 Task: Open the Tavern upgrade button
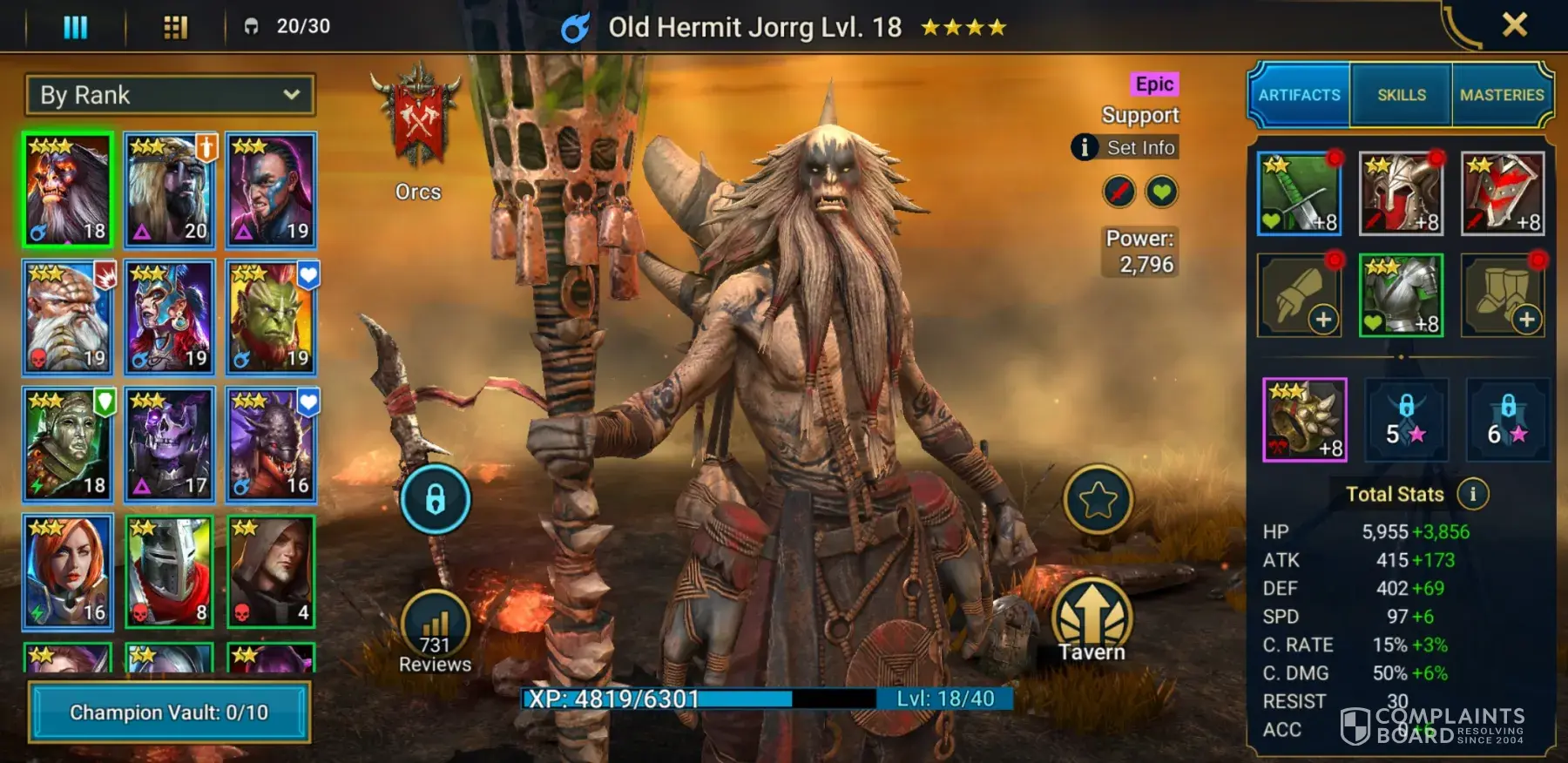point(1092,618)
